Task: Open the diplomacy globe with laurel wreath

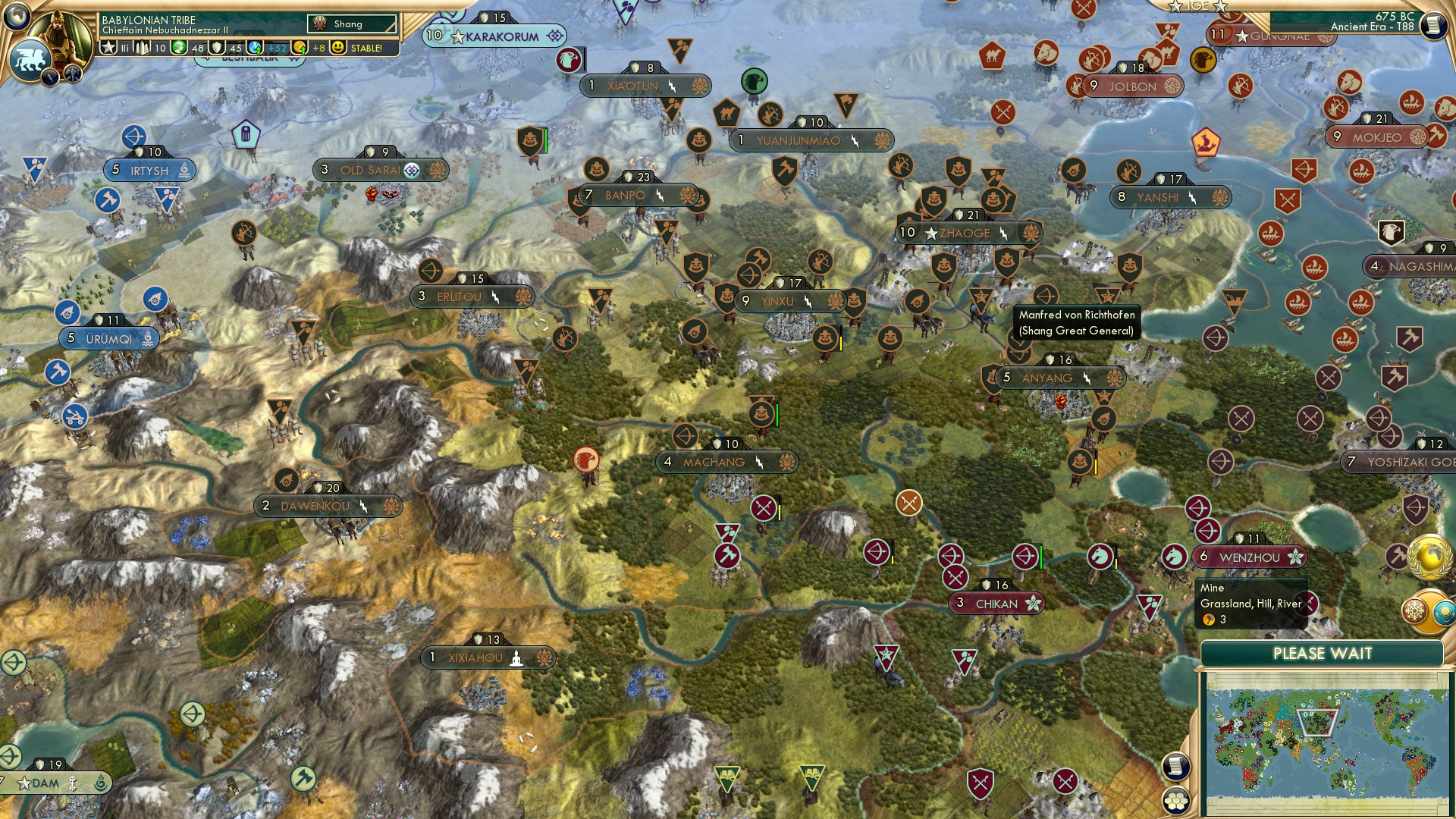Action: tap(1429, 556)
